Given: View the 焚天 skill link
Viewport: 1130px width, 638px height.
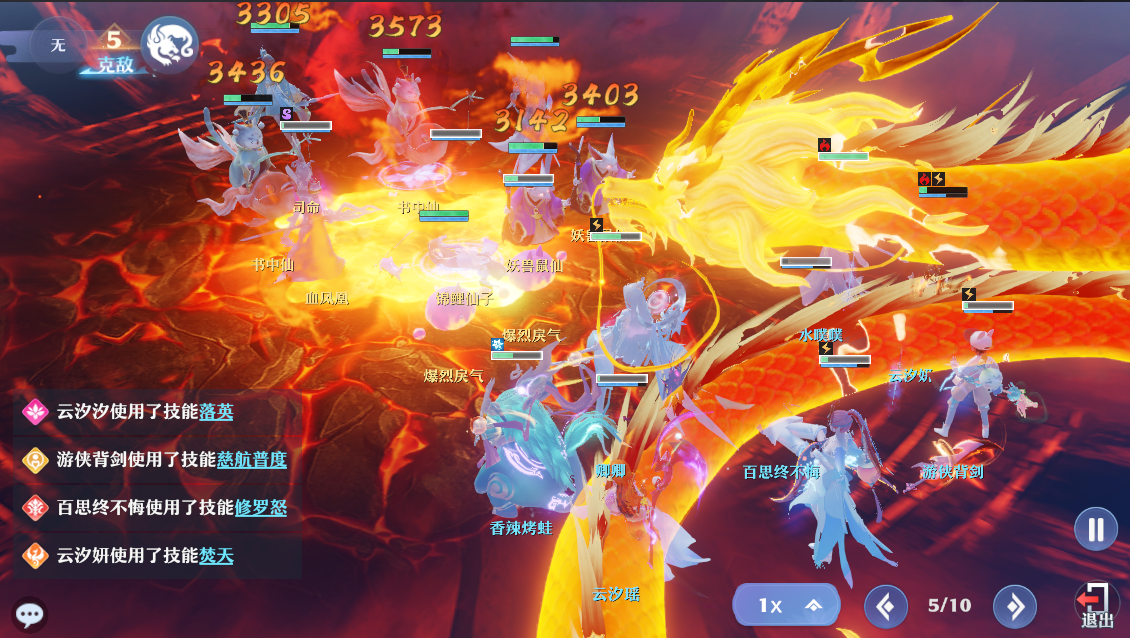Looking at the screenshot, I should 216,555.
